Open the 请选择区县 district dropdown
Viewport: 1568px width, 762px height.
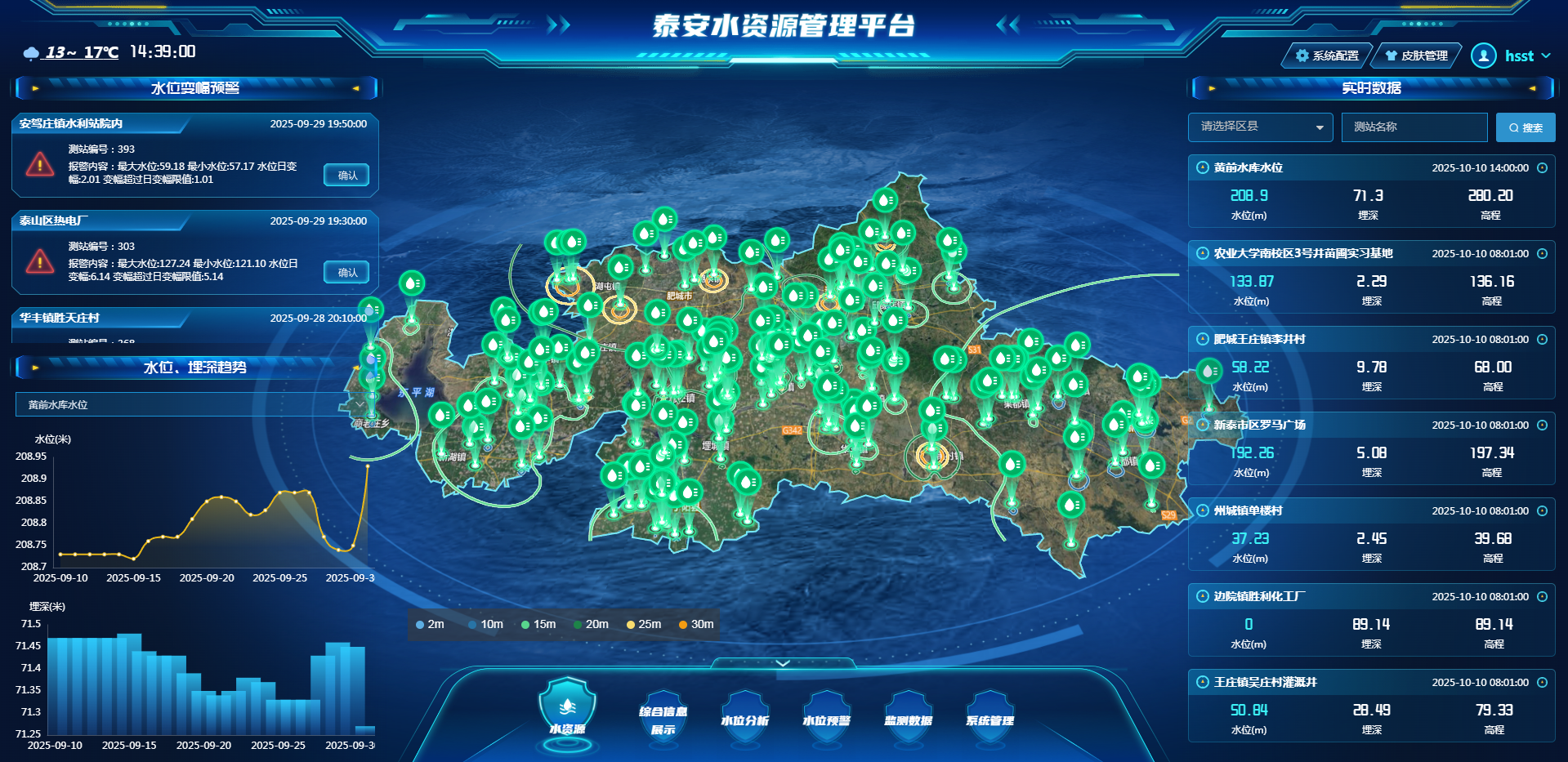click(1260, 127)
